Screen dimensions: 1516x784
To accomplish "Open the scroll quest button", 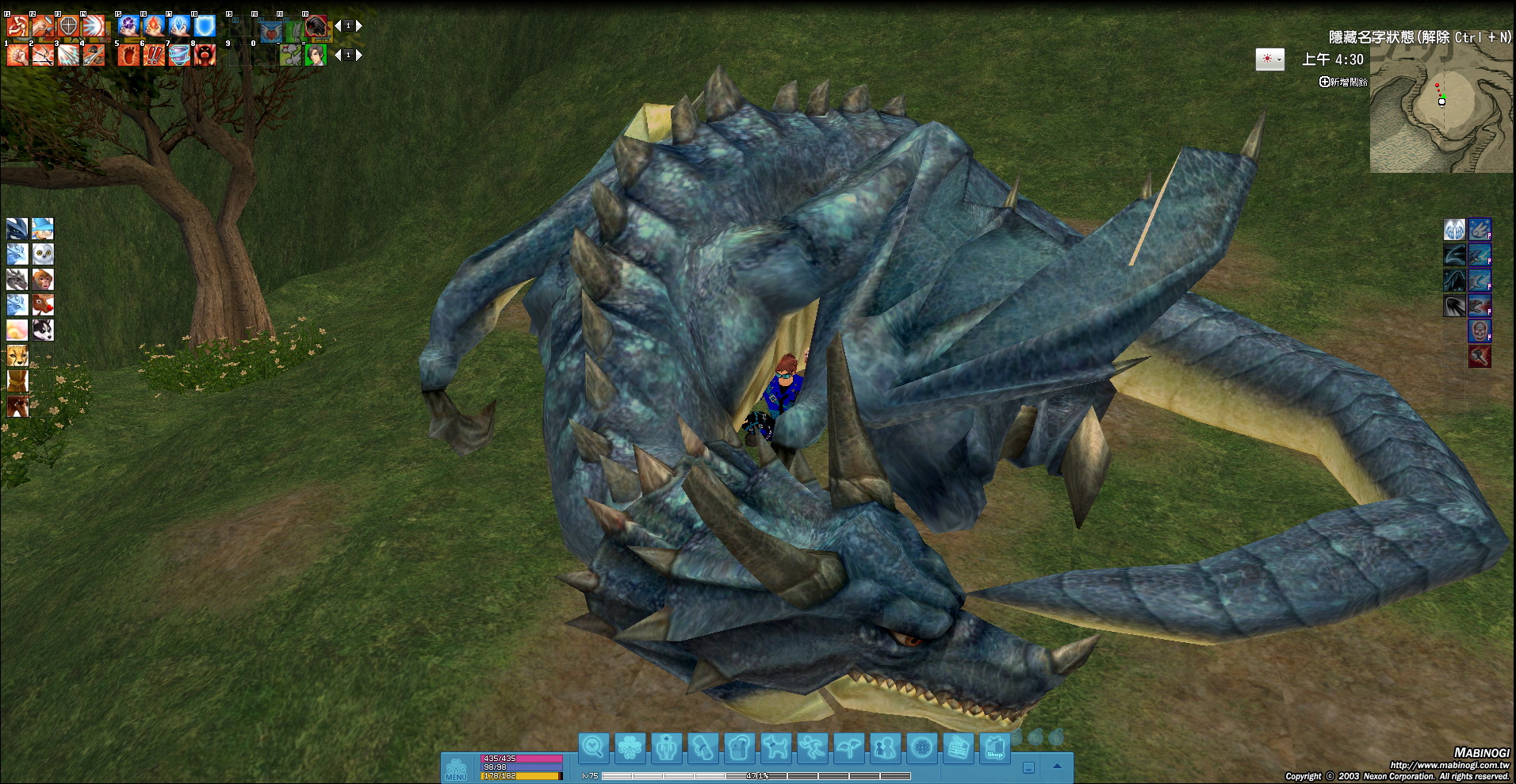I will coord(702,748).
